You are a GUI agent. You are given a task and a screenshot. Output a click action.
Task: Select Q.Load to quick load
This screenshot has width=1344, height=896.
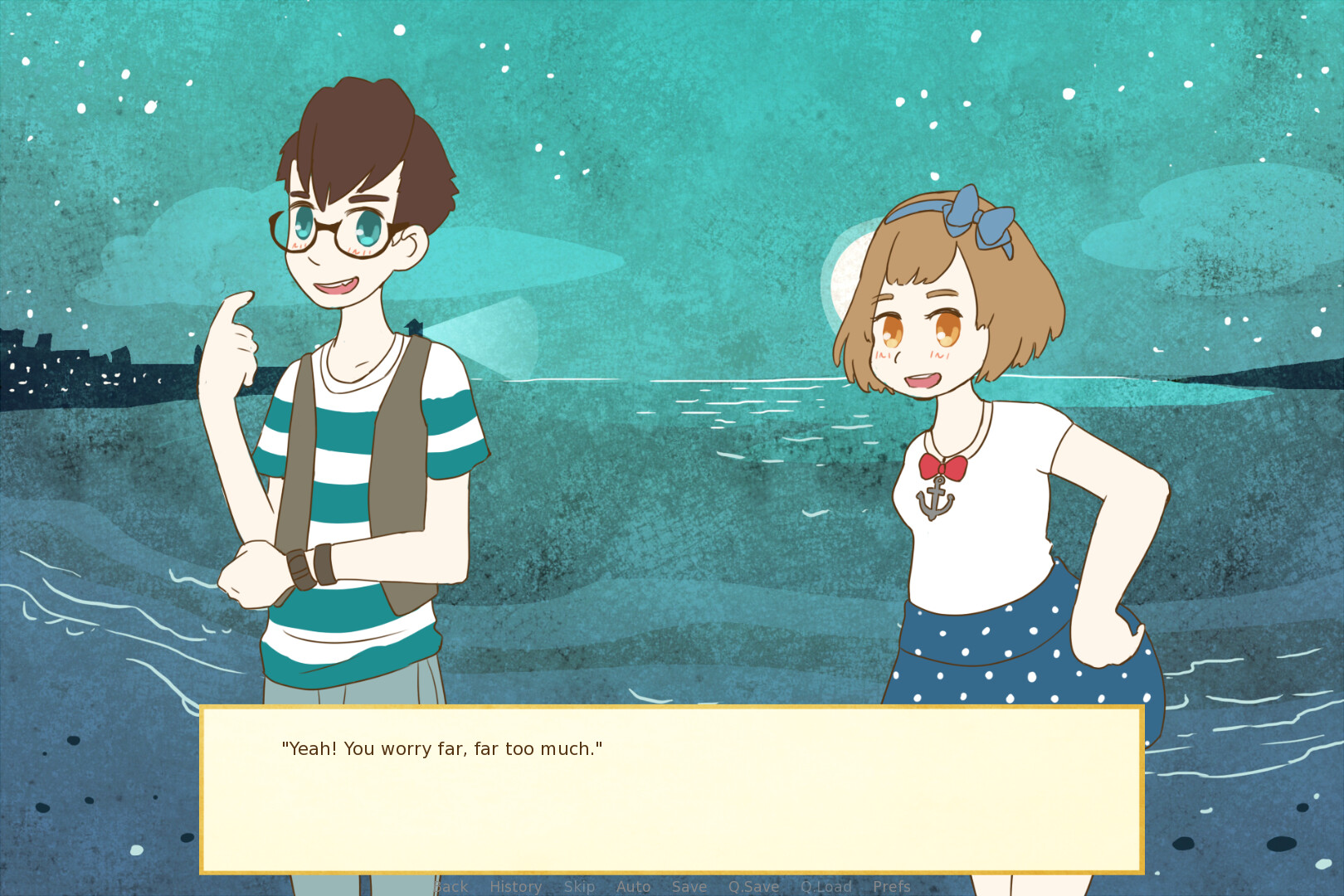pyautogui.click(x=825, y=886)
